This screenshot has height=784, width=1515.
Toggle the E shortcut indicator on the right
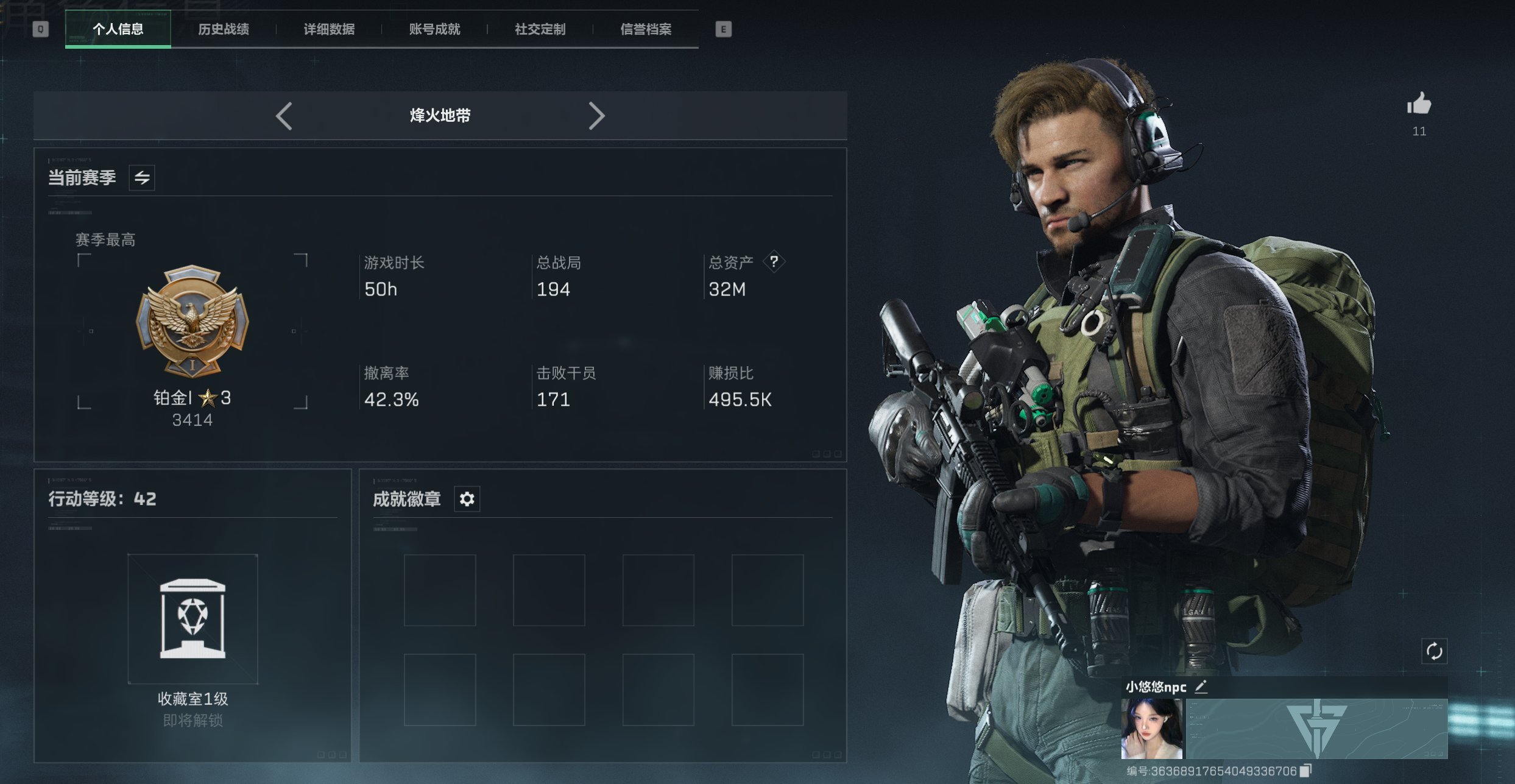pos(722,29)
